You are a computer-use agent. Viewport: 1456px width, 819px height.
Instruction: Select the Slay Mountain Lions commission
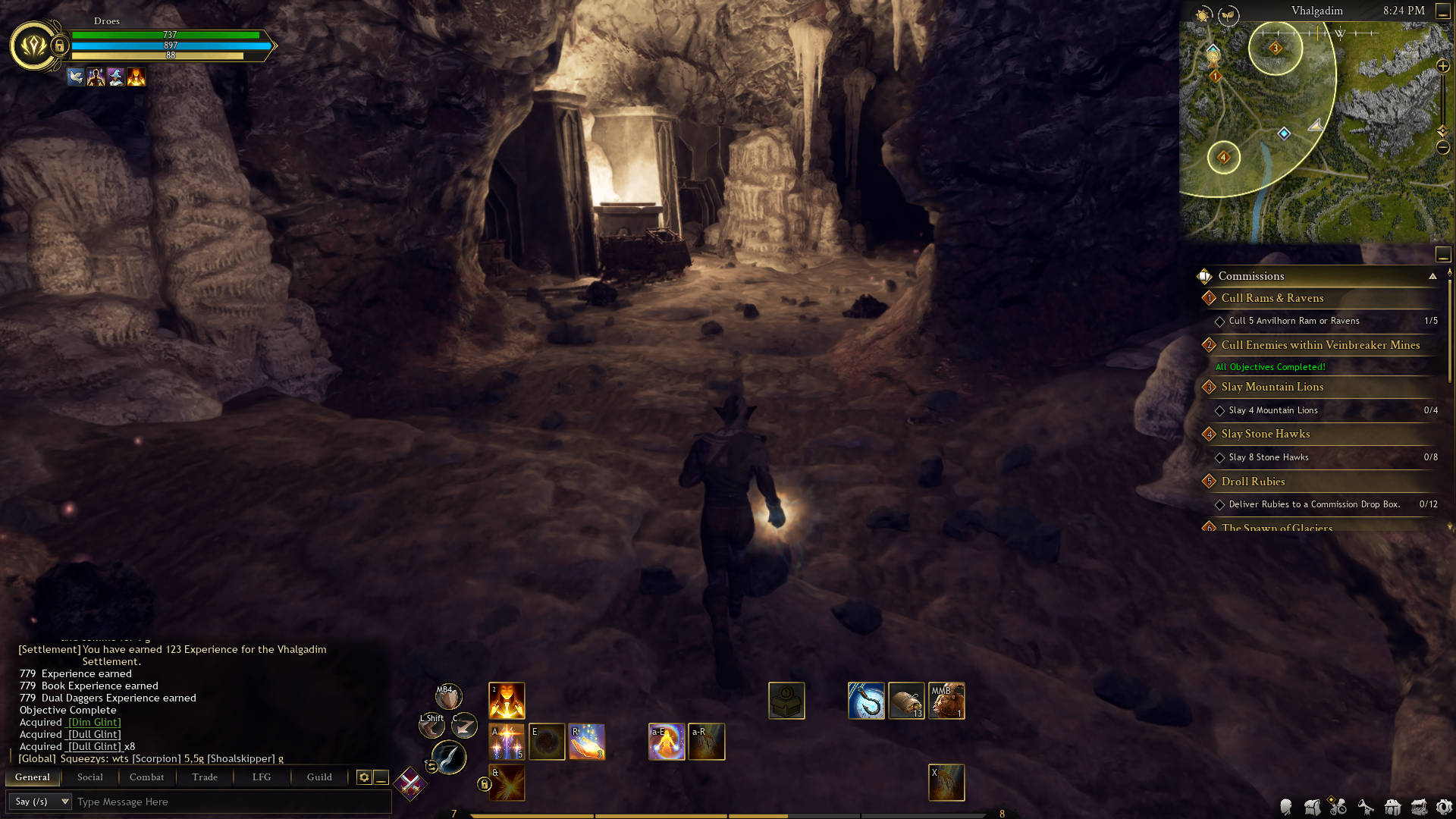pos(1272,387)
